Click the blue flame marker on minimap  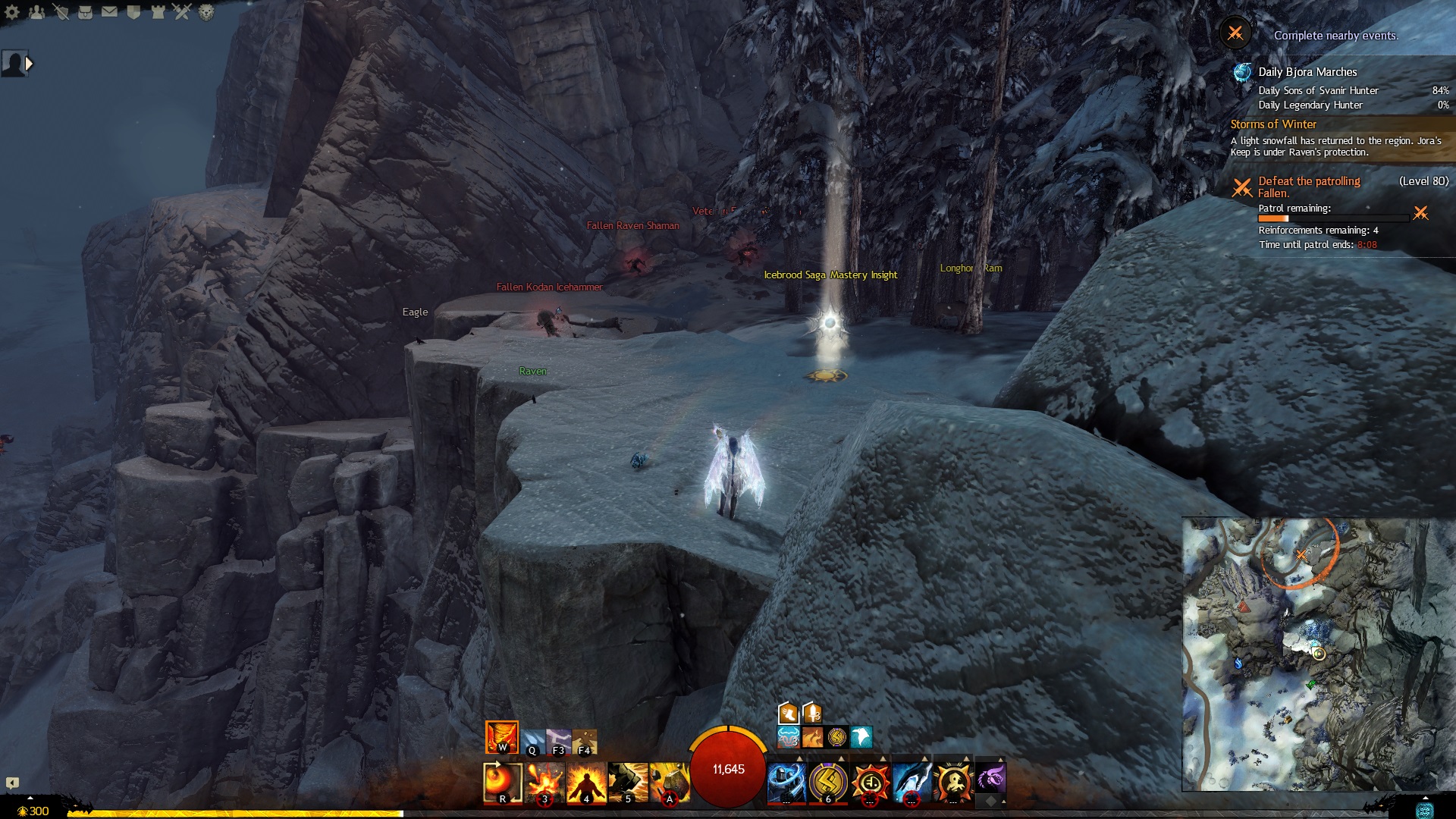click(1238, 664)
